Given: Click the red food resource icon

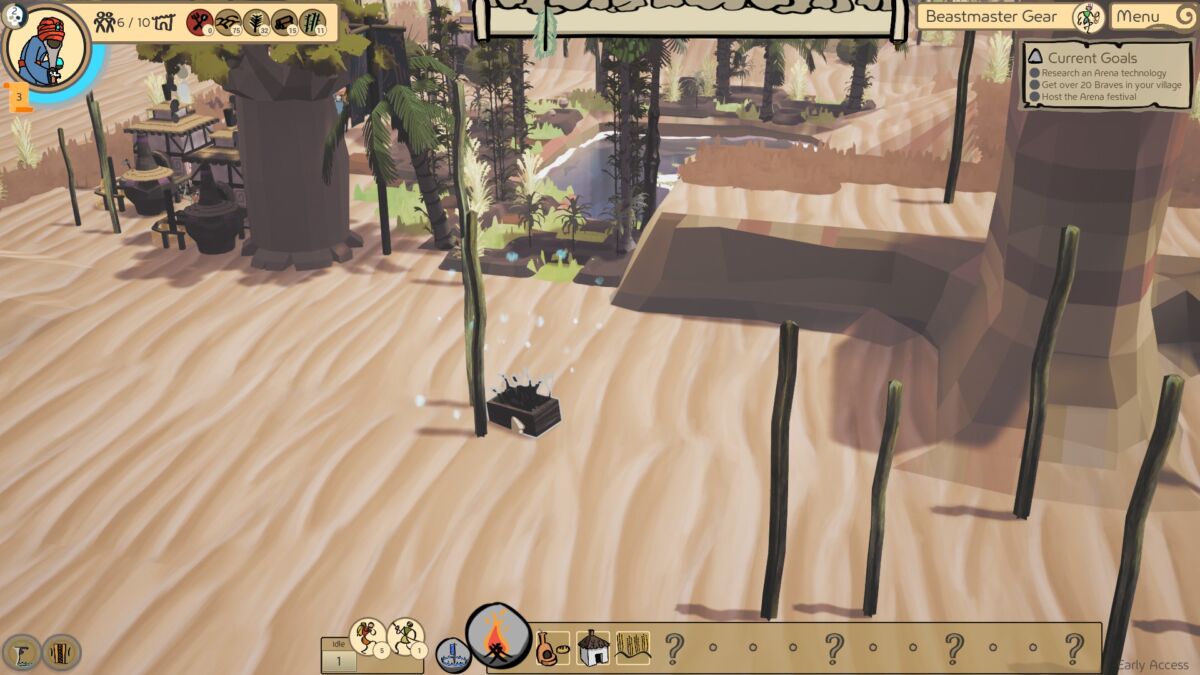Looking at the screenshot, I should pos(200,22).
